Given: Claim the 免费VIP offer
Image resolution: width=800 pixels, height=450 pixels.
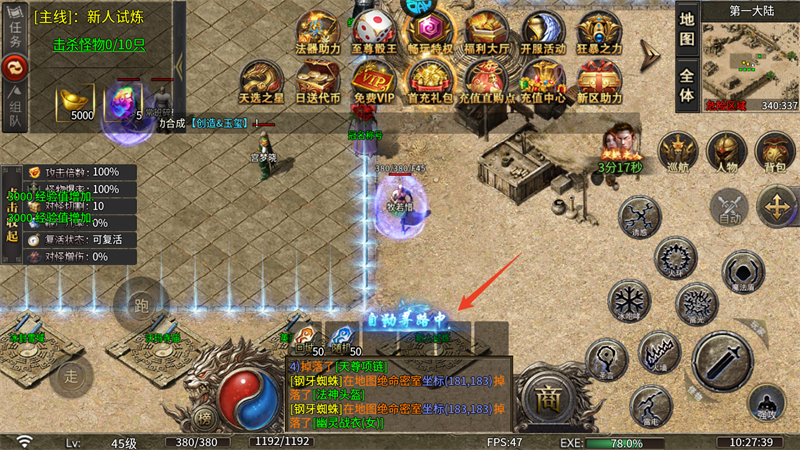Looking at the screenshot, I should coord(375,82).
